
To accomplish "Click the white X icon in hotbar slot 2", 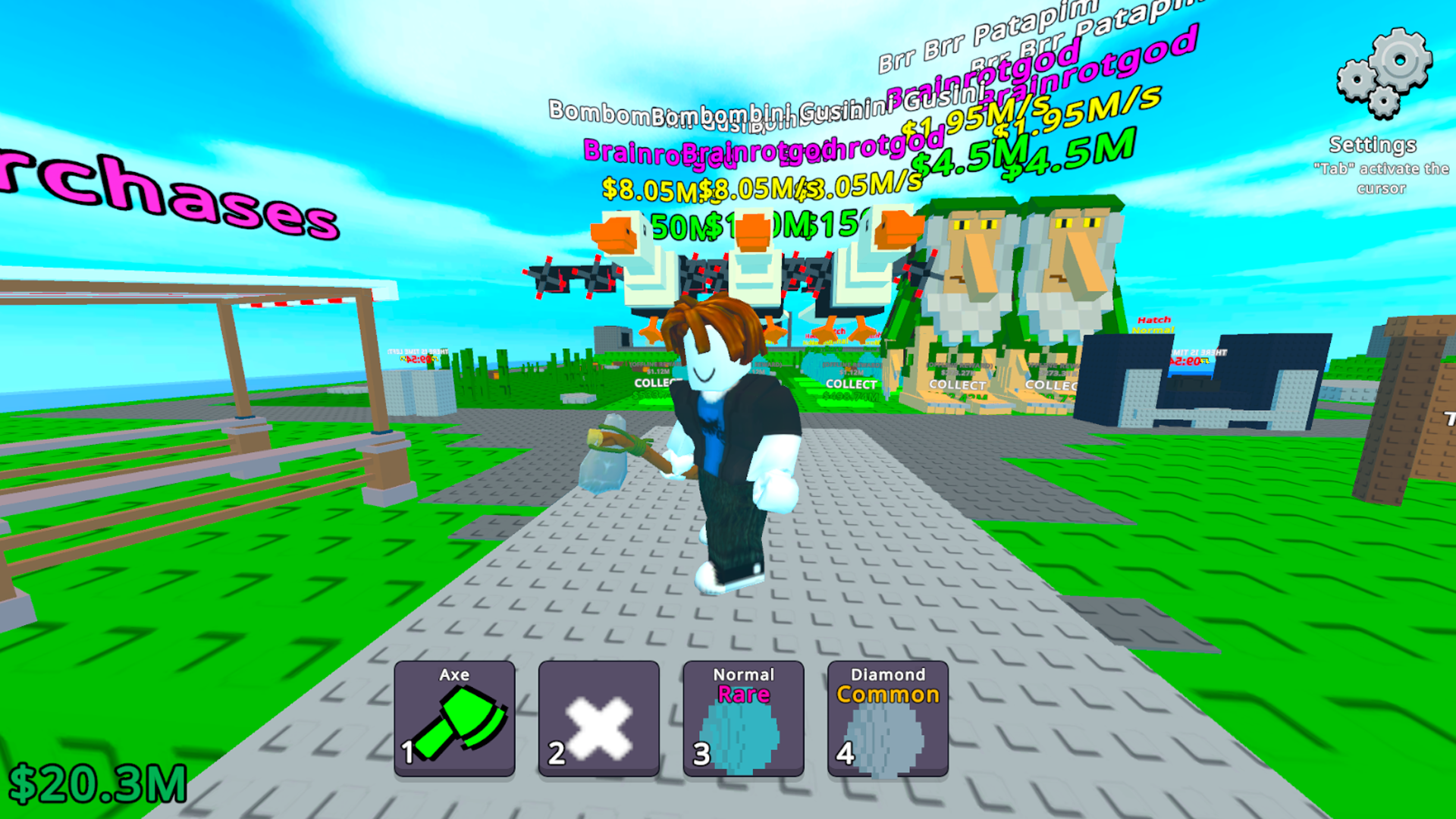I will [598, 725].
